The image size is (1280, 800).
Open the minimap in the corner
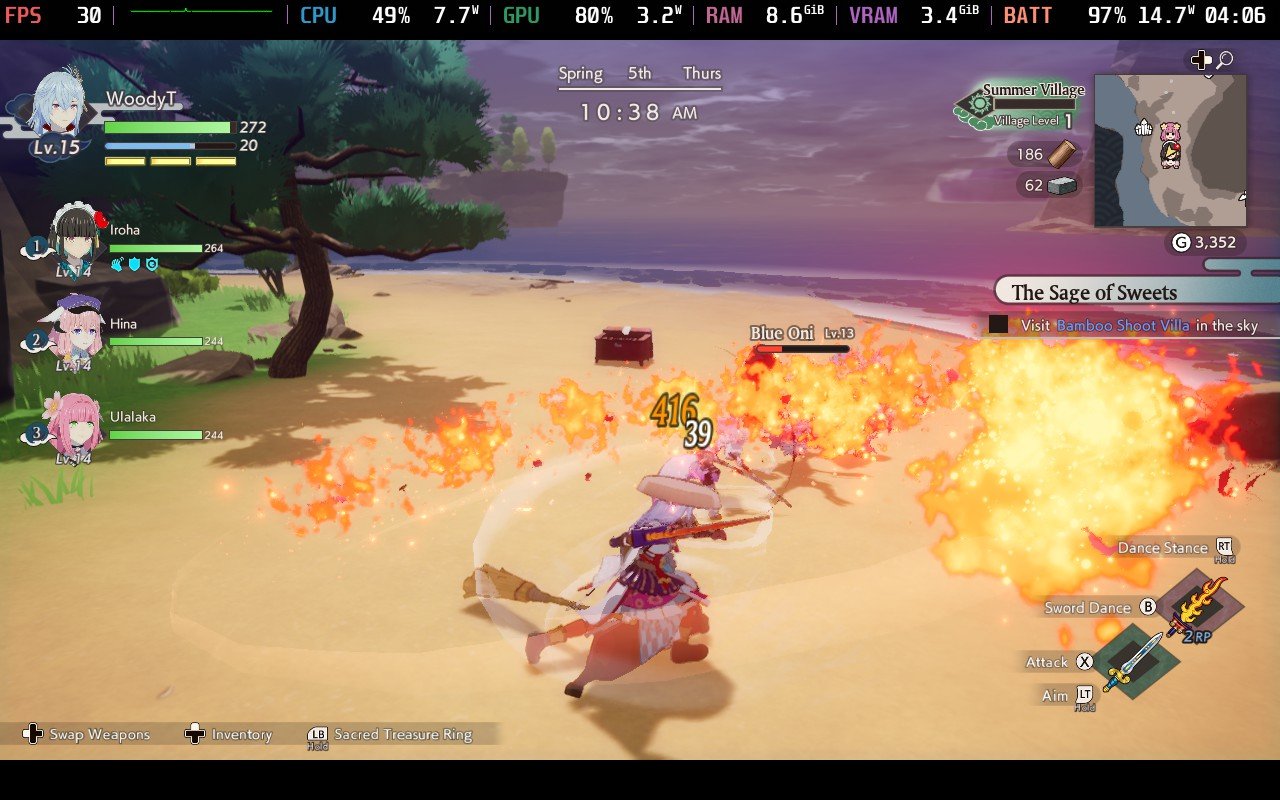tap(1170, 150)
